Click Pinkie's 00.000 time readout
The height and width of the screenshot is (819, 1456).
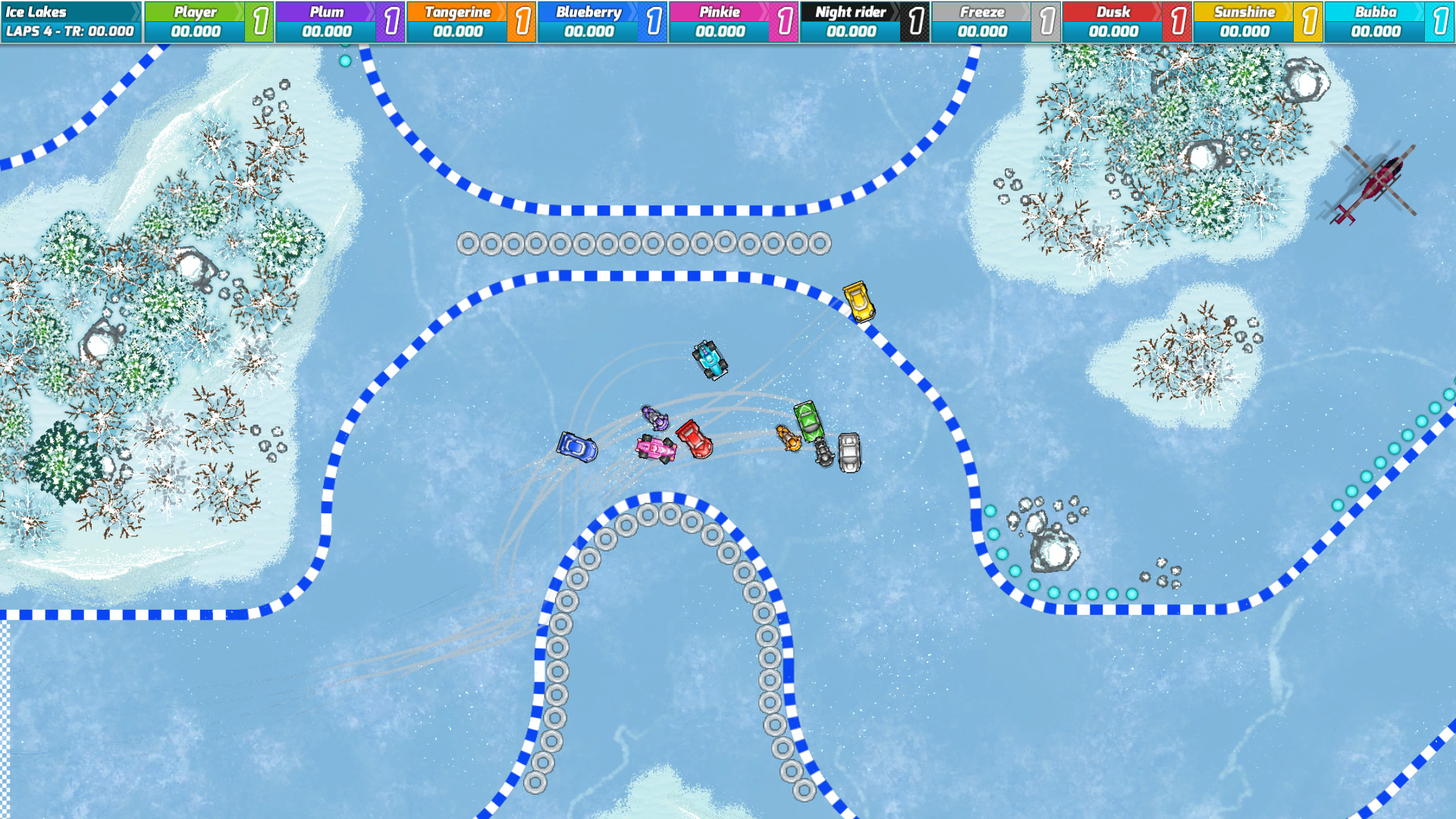721,33
